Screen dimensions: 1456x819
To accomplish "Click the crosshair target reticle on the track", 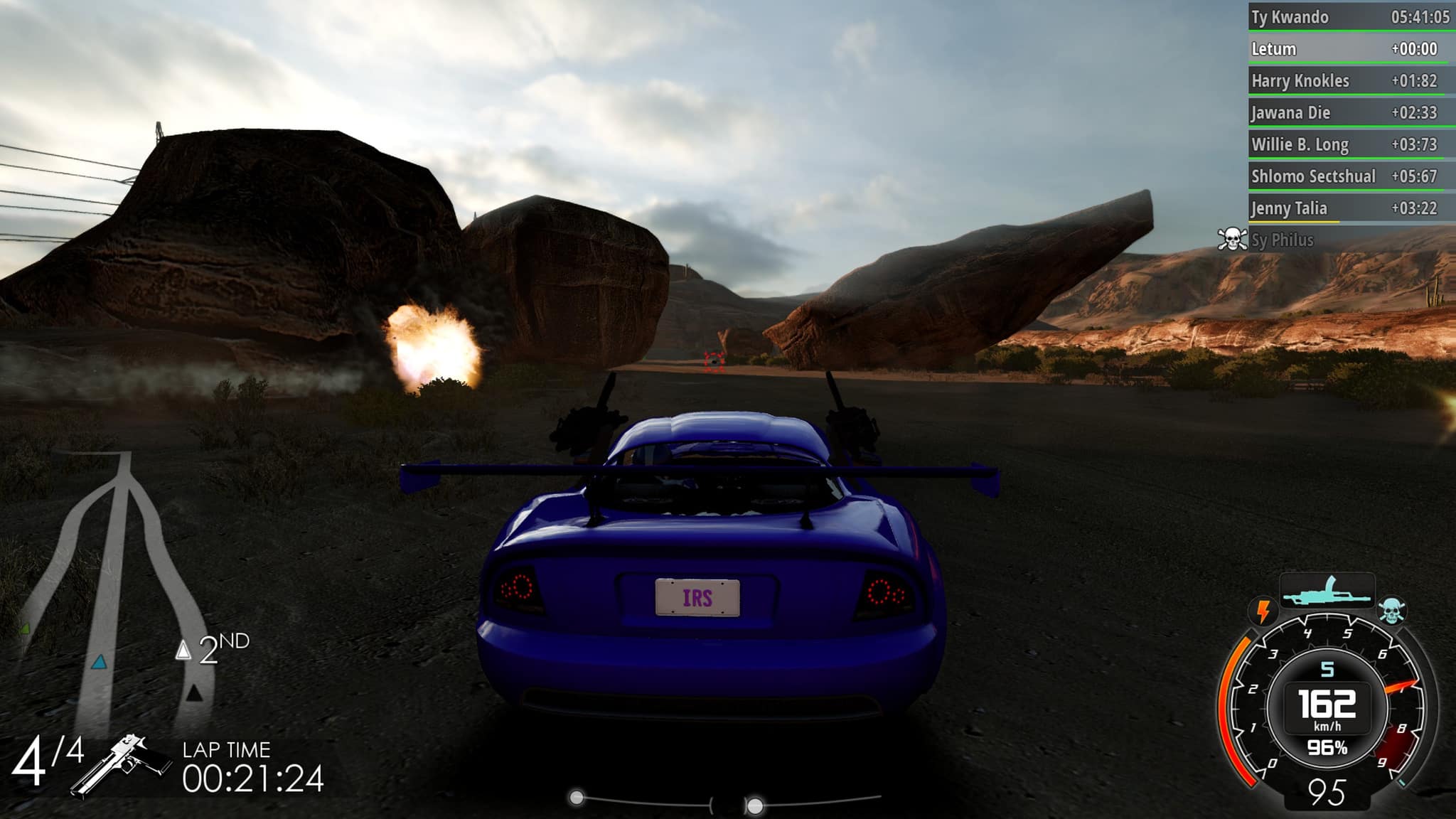I will tap(712, 363).
